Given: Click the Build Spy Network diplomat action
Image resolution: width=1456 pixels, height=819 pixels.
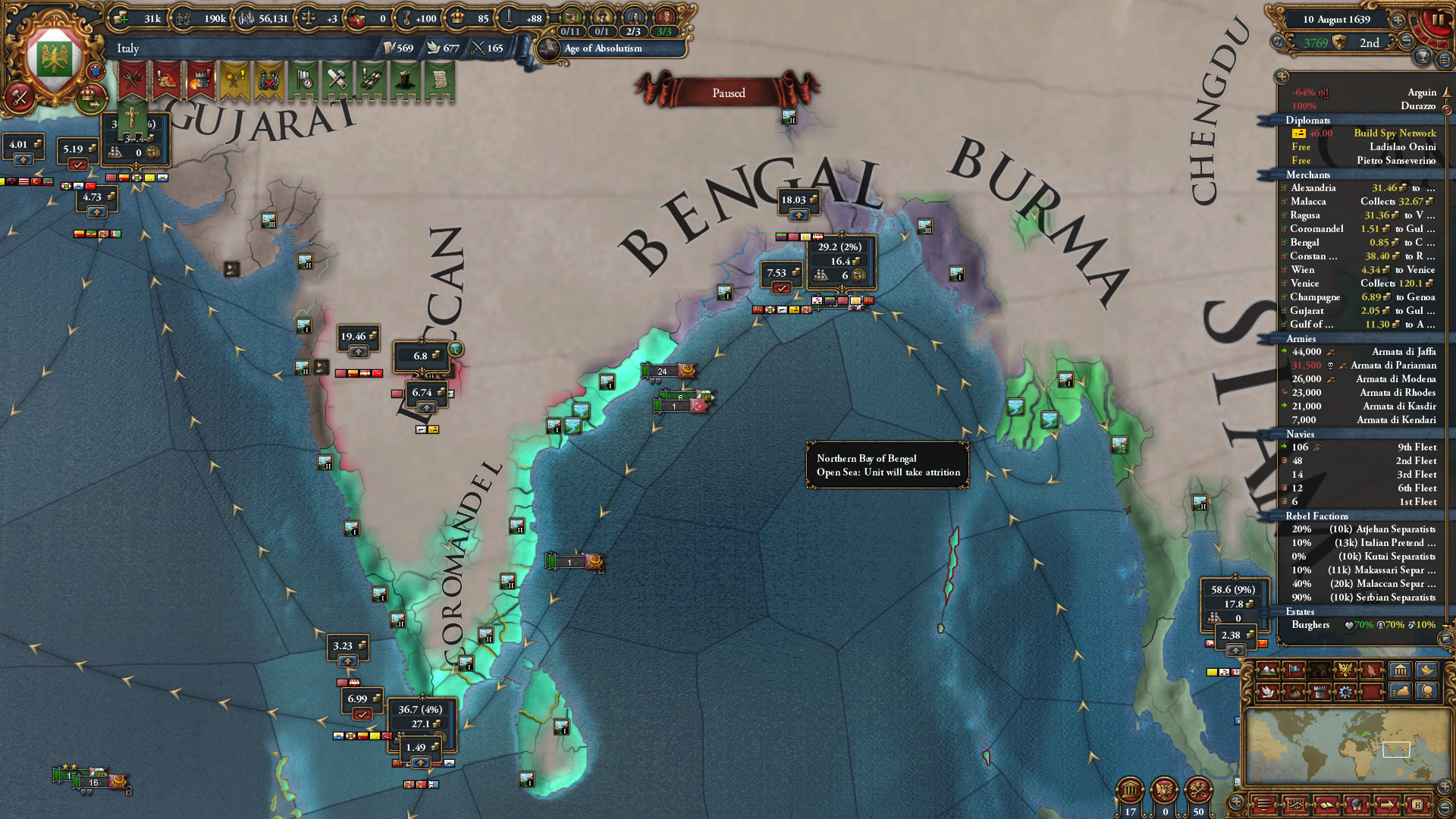Looking at the screenshot, I should [1395, 133].
